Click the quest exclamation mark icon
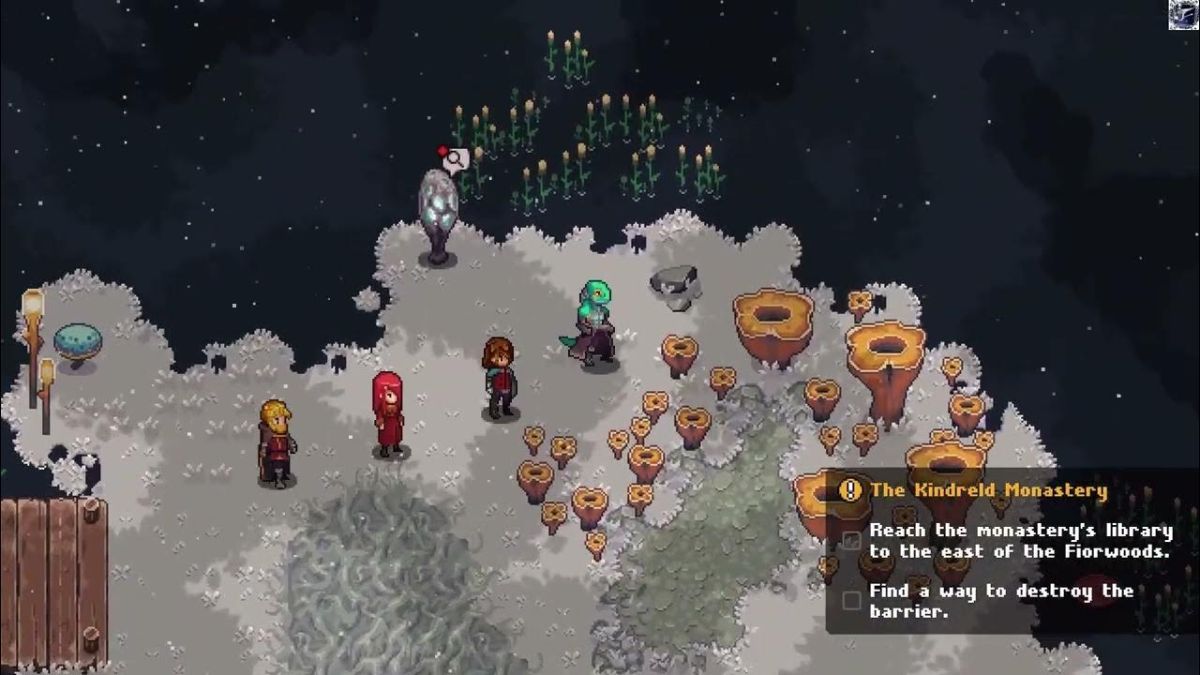1200x675 pixels. click(851, 490)
